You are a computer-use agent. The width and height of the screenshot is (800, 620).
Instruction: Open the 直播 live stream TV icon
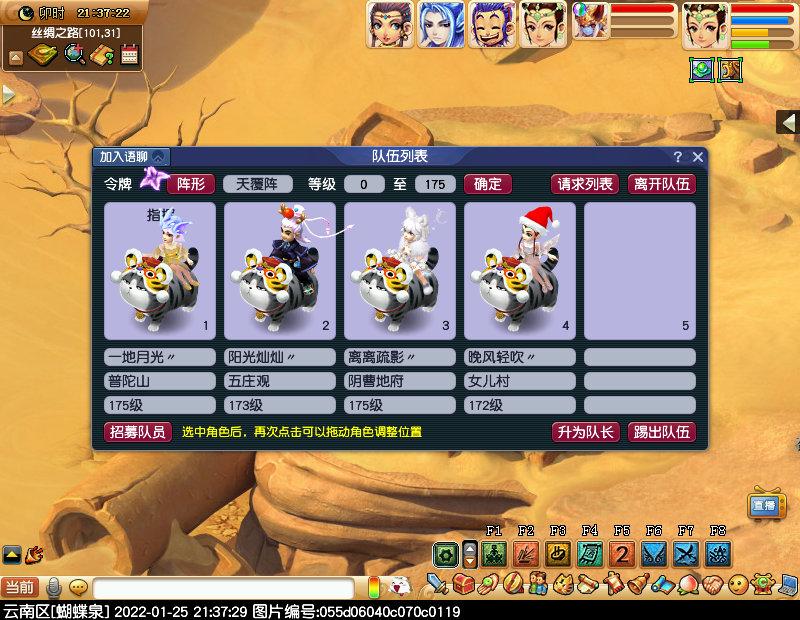tap(765, 505)
